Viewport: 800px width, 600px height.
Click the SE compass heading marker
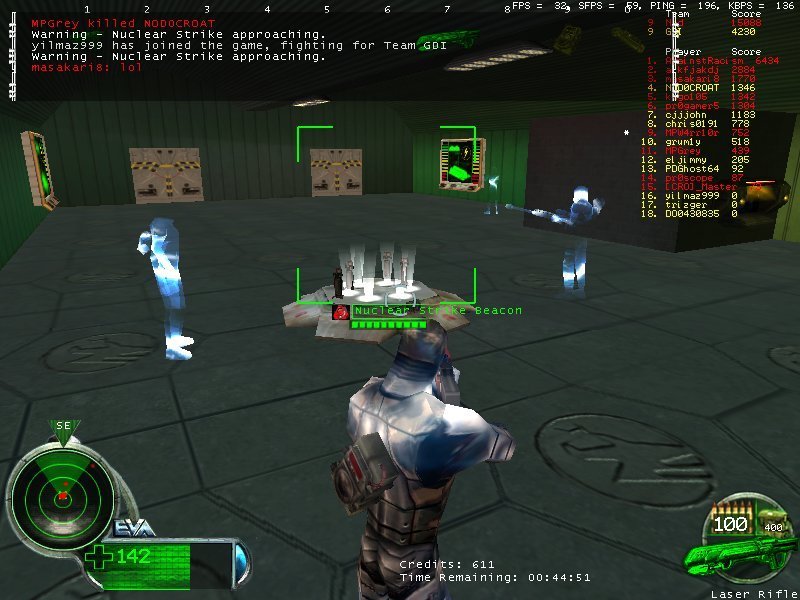tap(64, 427)
